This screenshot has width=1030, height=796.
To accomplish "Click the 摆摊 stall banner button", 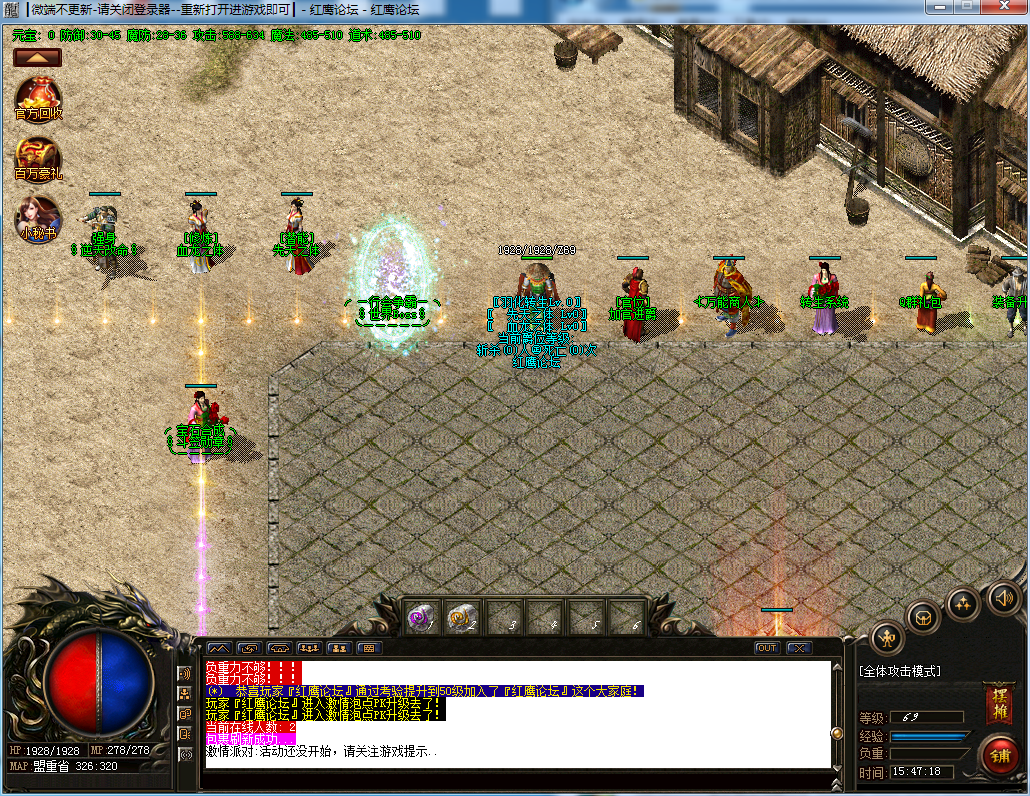I will (x=998, y=703).
